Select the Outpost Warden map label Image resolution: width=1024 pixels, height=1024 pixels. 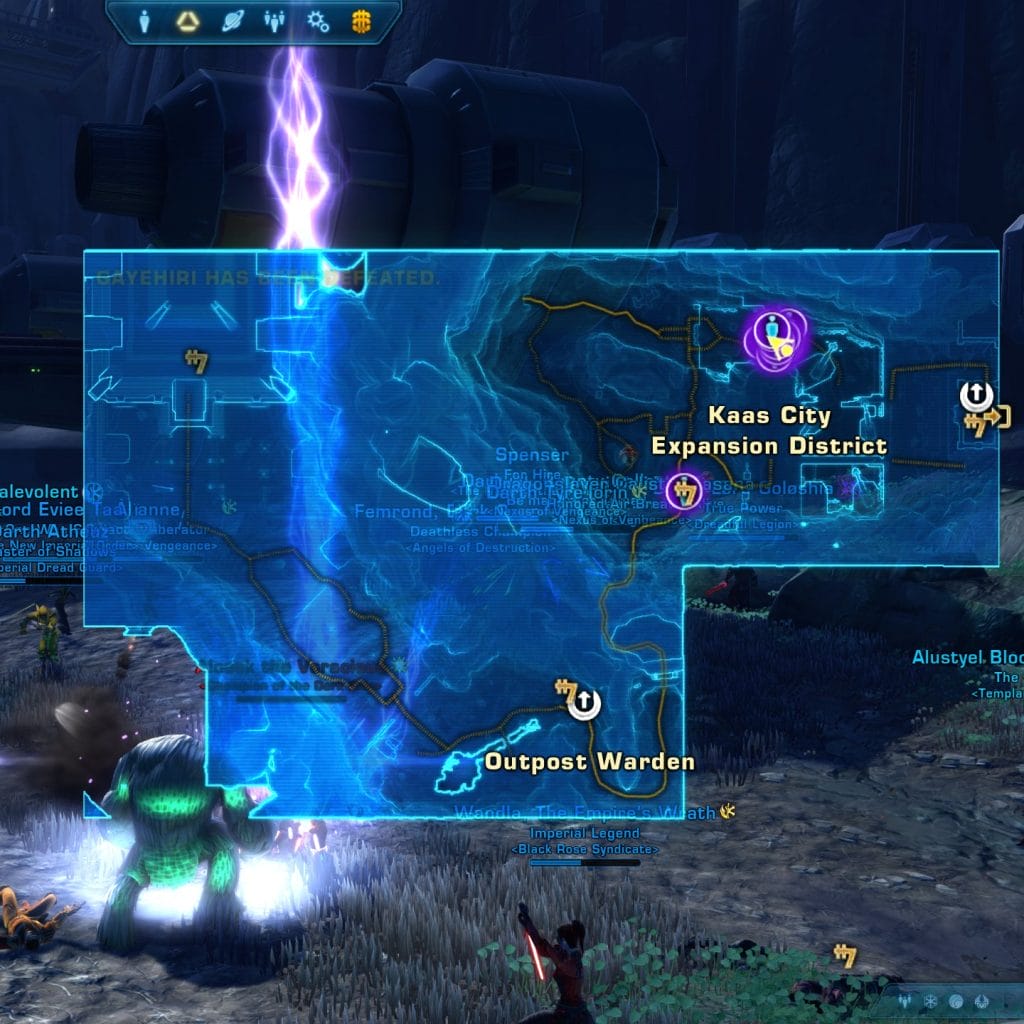pos(589,762)
